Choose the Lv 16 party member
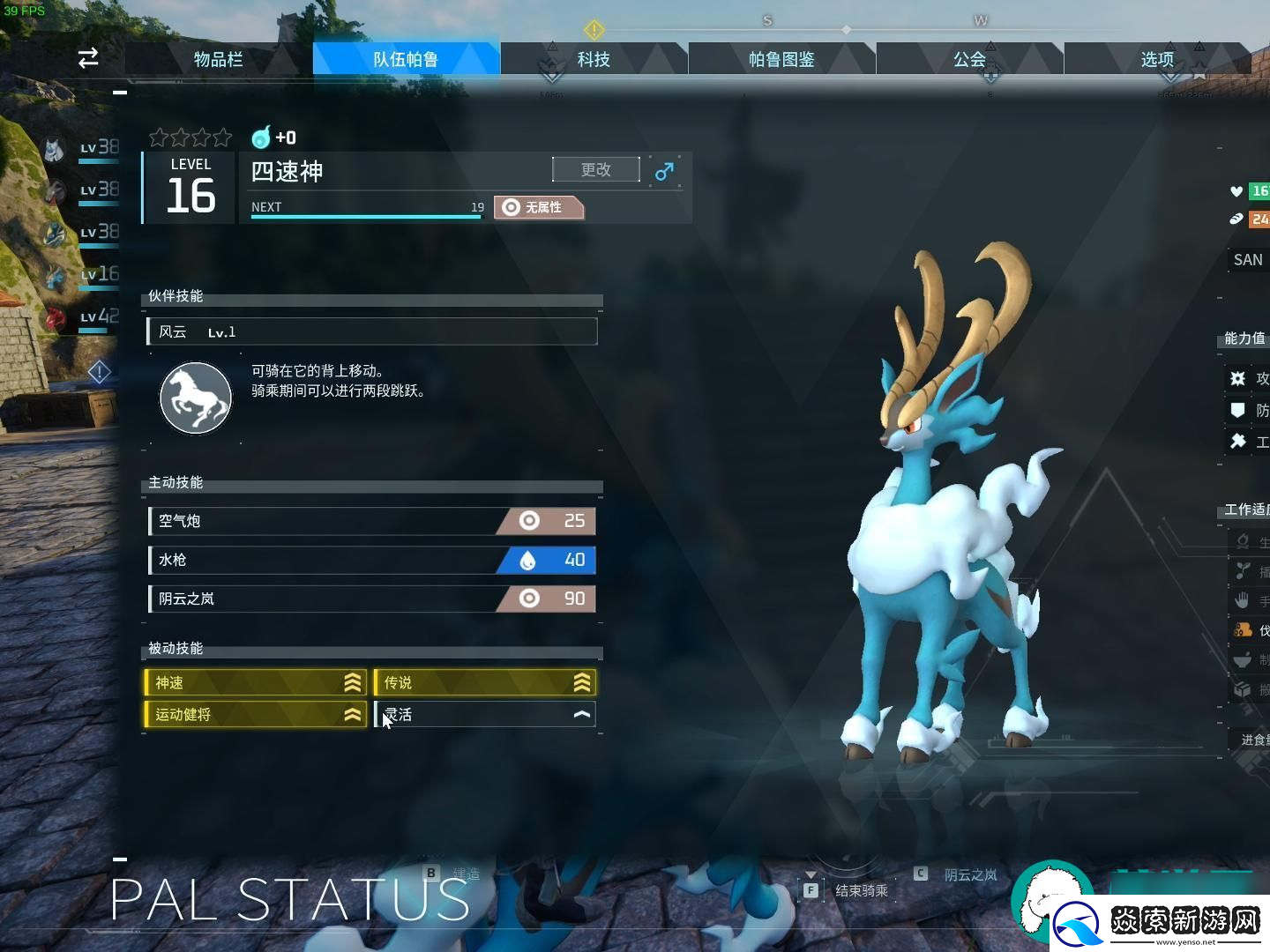Image resolution: width=1270 pixels, height=952 pixels. point(82,275)
